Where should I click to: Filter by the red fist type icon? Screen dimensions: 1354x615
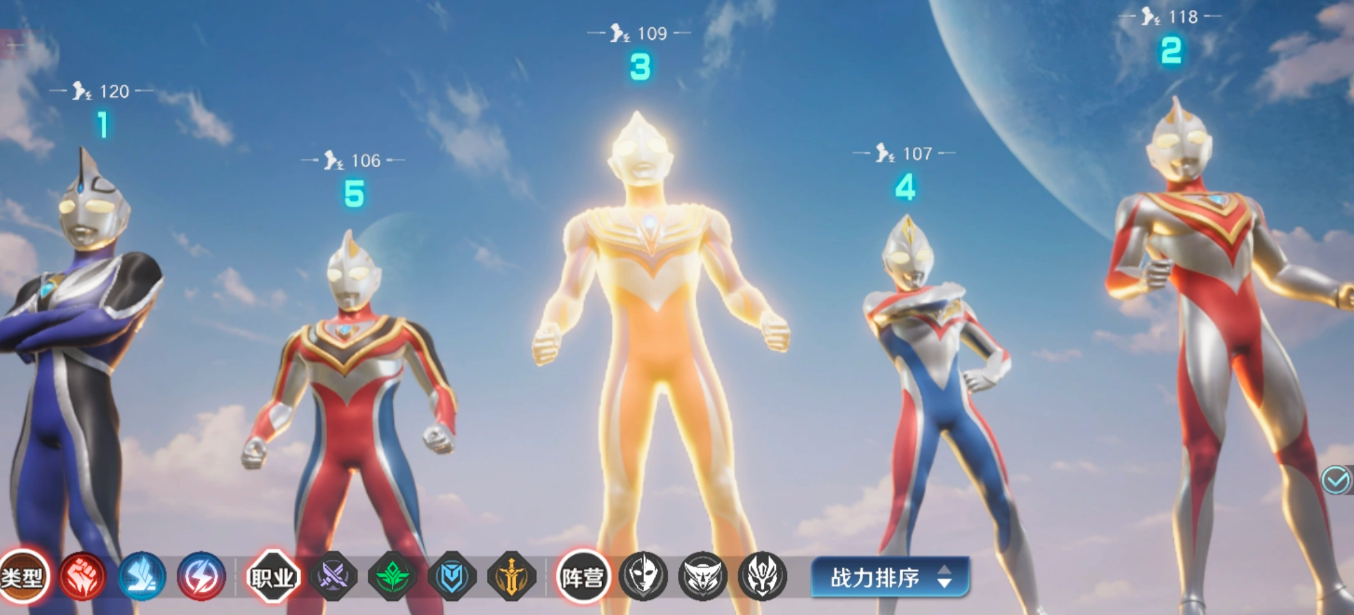(x=83, y=577)
